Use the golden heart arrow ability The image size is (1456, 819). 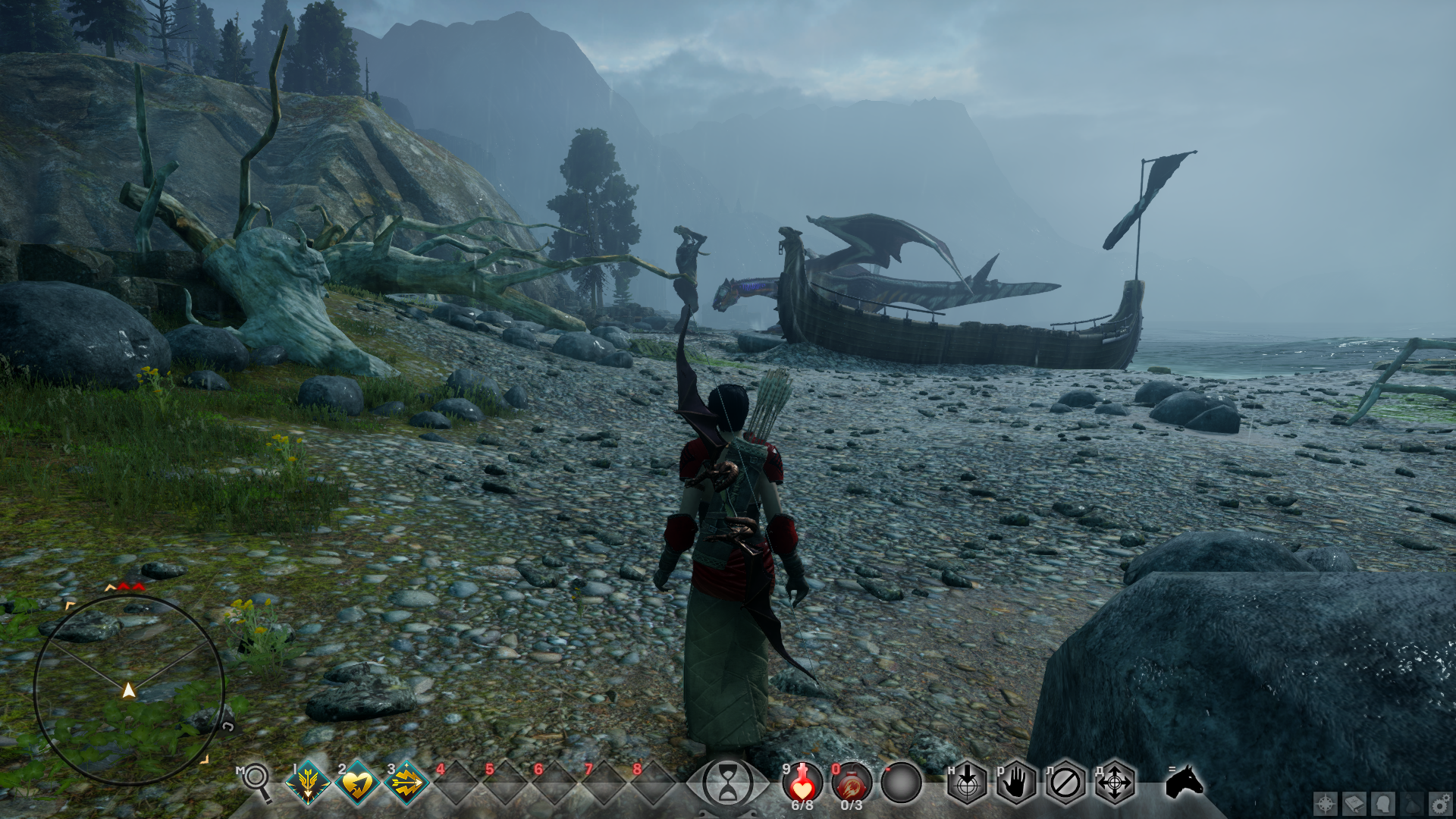point(357,783)
